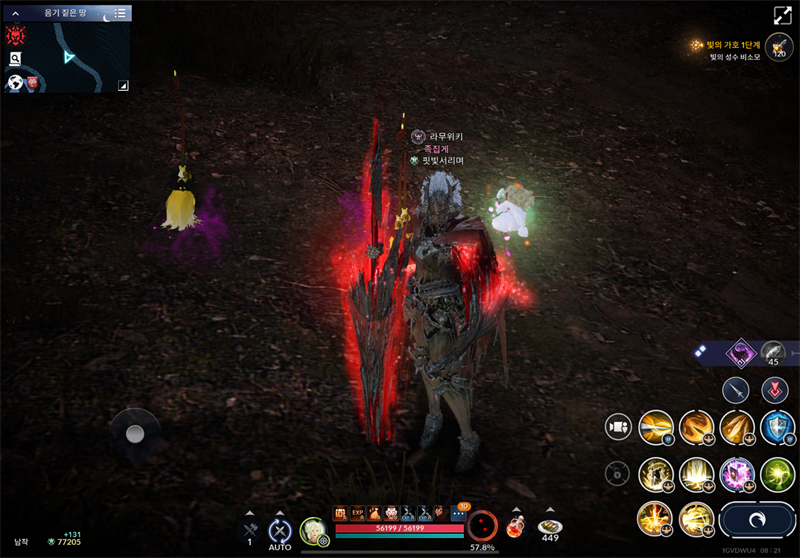Select the red helmet icon on the minimap
The width and height of the screenshot is (800, 558).
point(16,37)
